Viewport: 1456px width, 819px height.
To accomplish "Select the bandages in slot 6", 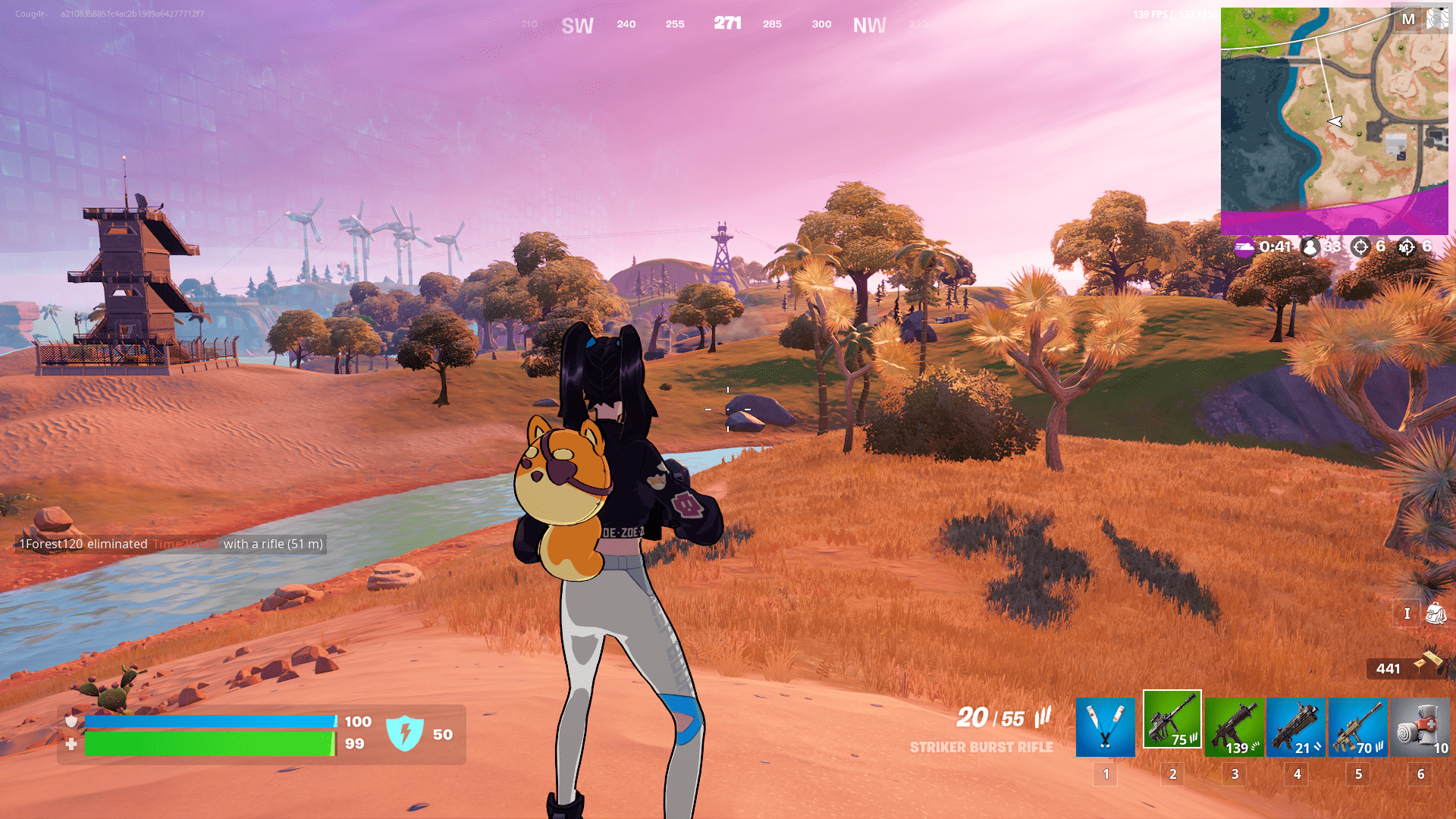I will pyautogui.click(x=1420, y=726).
